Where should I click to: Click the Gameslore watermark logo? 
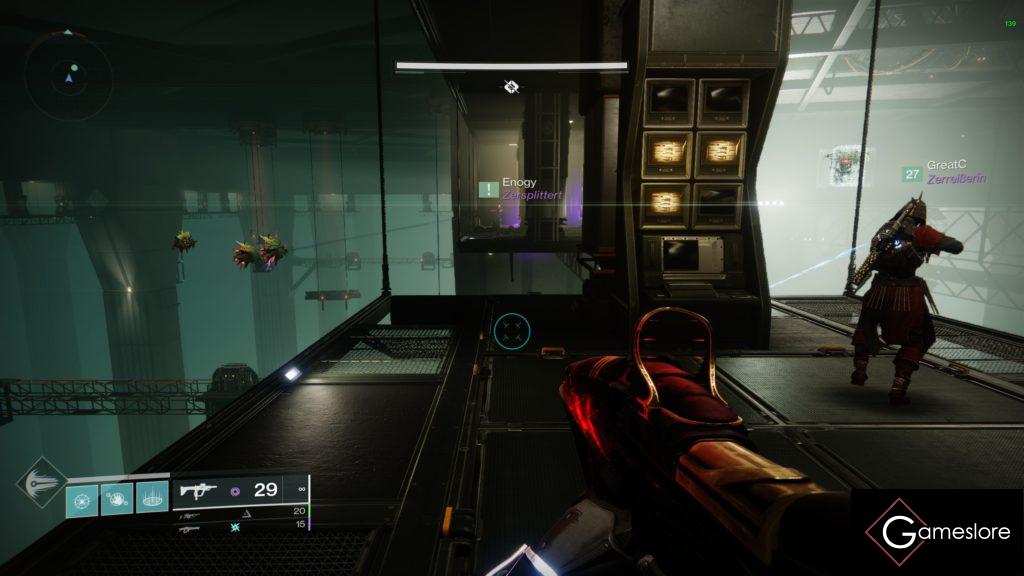point(937,532)
